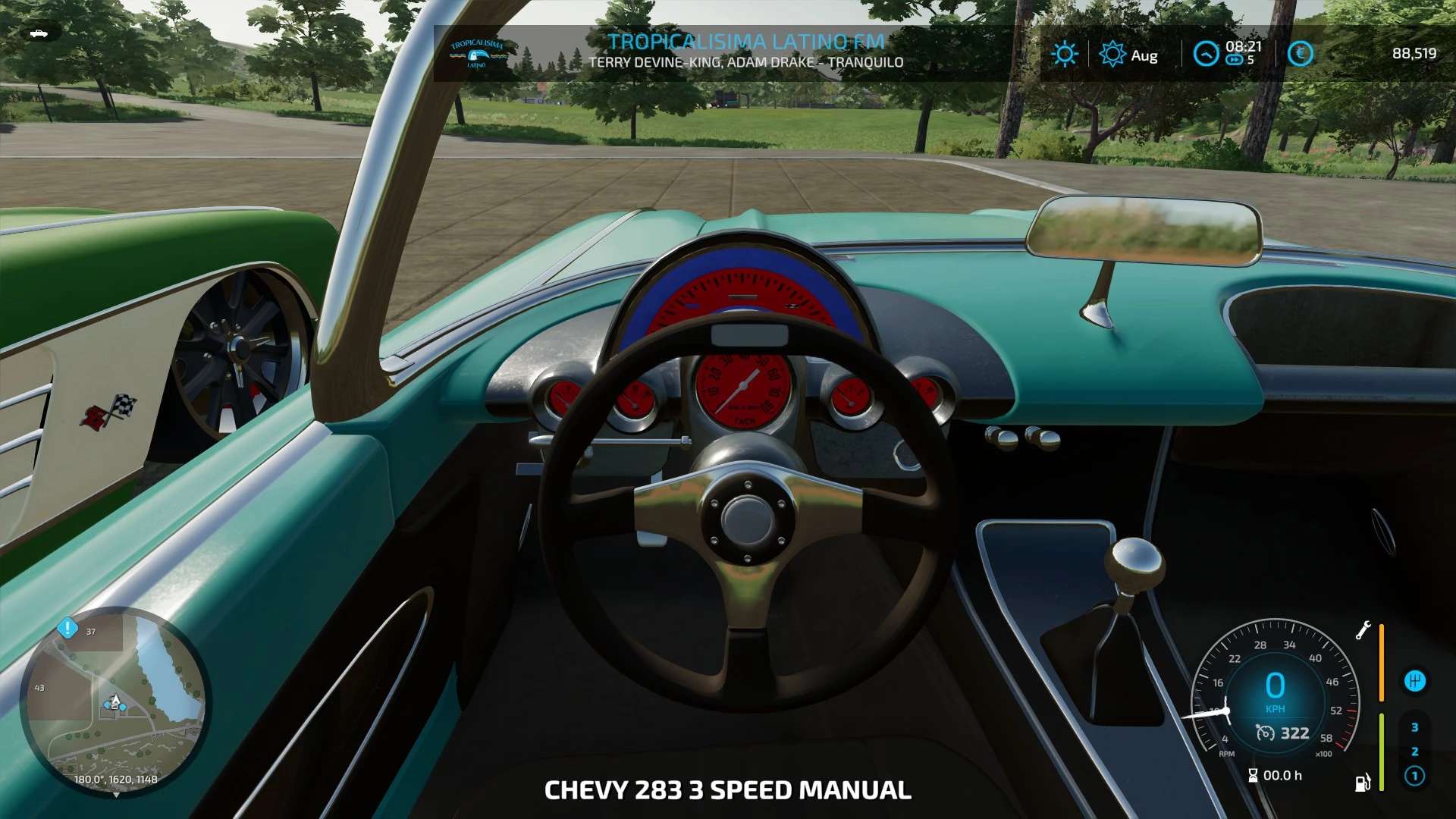Click the cruise control speed icon
The height and width of the screenshot is (819, 1456).
click(1265, 733)
